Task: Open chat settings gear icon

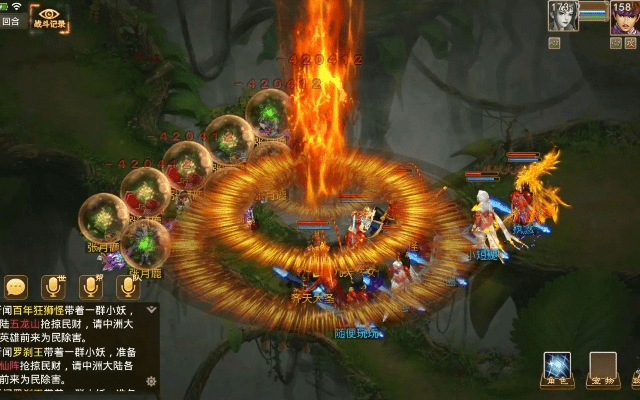Action: (x=151, y=381)
